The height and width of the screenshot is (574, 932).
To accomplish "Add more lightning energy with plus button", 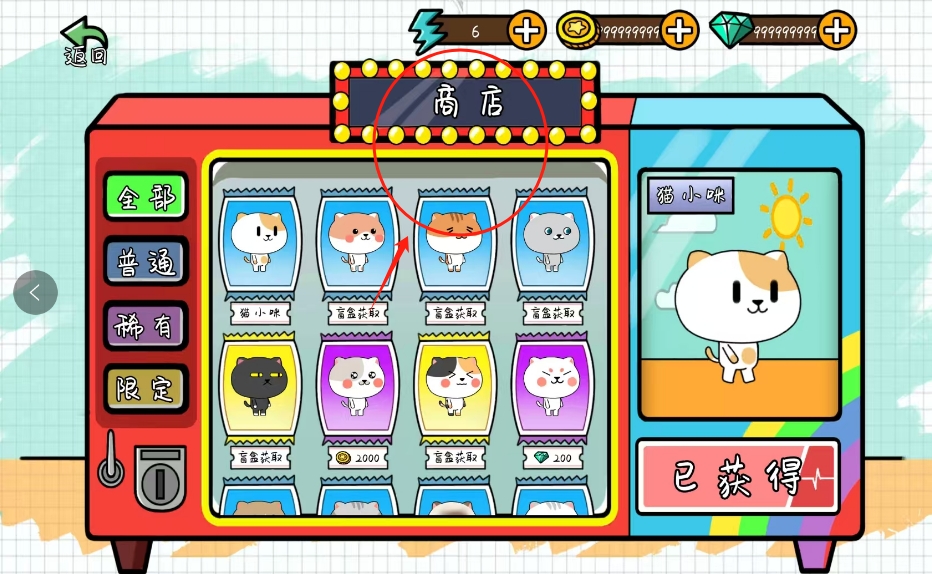I will pyautogui.click(x=527, y=30).
